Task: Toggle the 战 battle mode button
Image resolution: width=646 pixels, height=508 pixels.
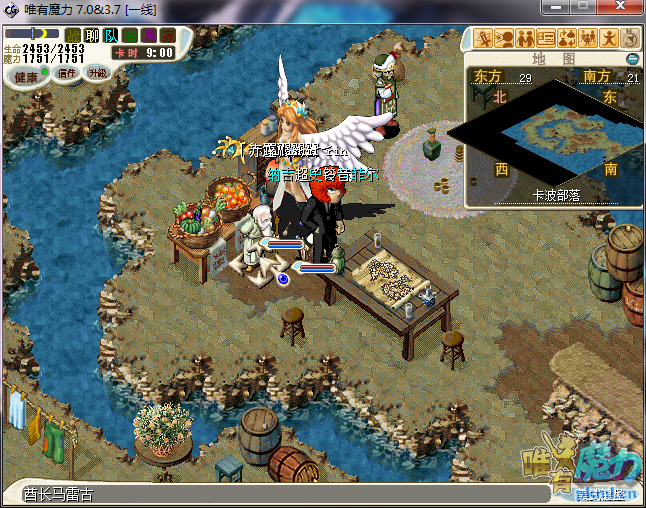Action: point(73,35)
